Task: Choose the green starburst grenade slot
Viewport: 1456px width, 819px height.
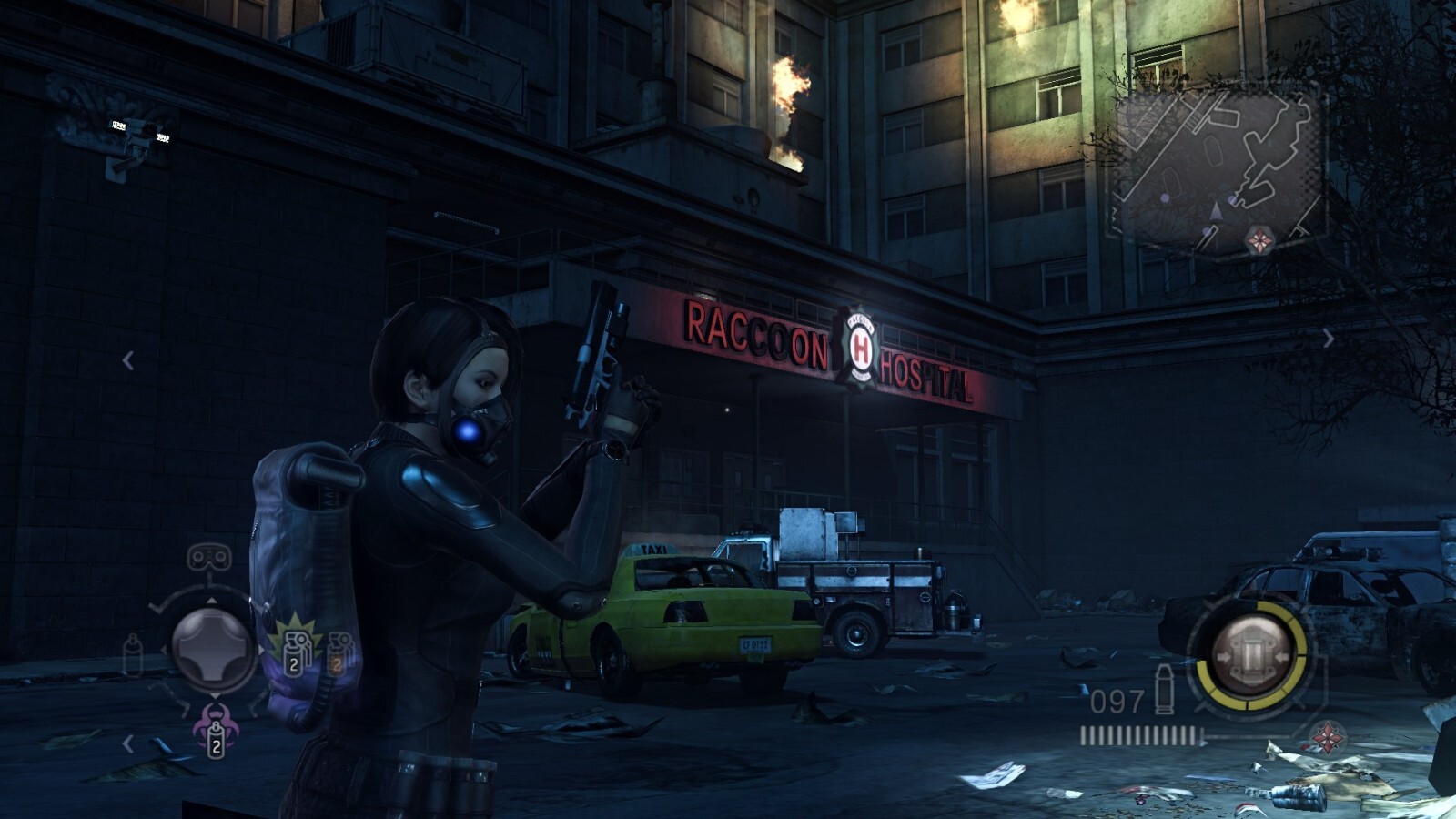Action: coord(296,646)
